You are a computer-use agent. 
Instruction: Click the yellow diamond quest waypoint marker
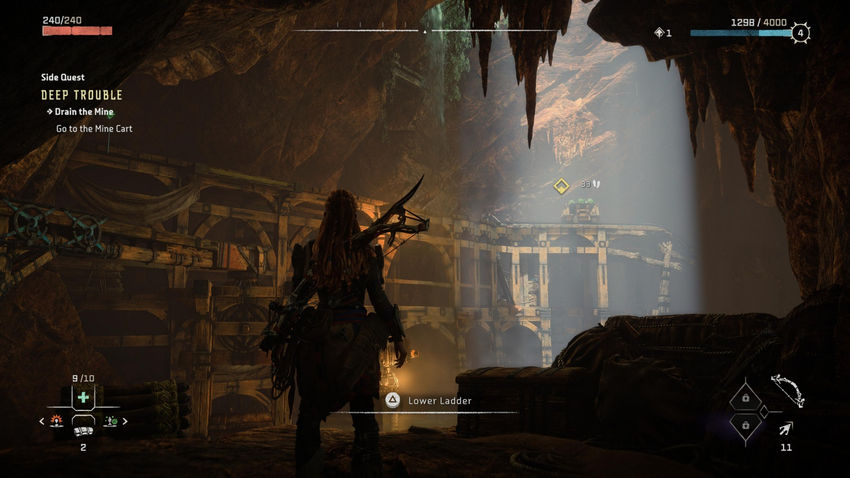click(562, 185)
